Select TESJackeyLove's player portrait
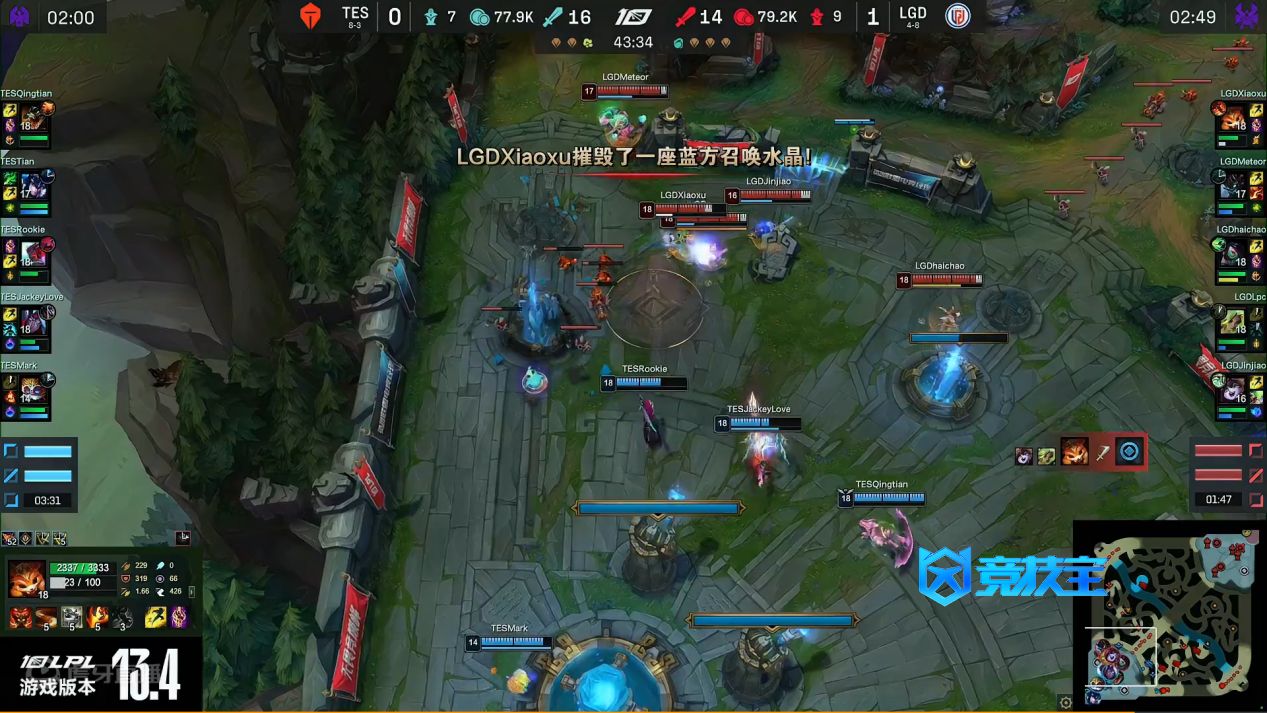This screenshot has height=713, width=1267. pos(34,322)
